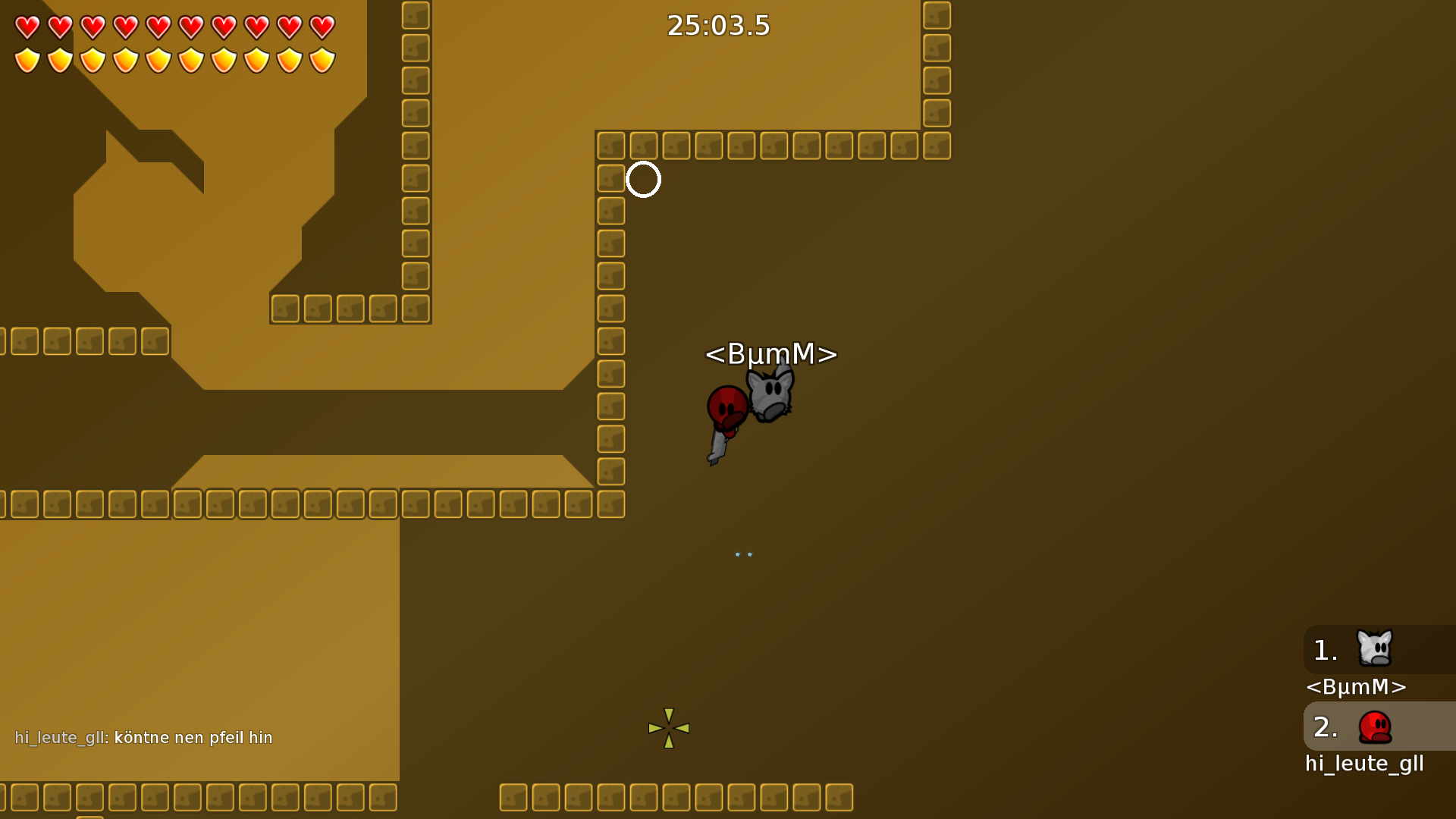Viewport: 1456px width, 819px height.
Task: Click the chat message from hi_leute_gll
Action: pos(144,736)
